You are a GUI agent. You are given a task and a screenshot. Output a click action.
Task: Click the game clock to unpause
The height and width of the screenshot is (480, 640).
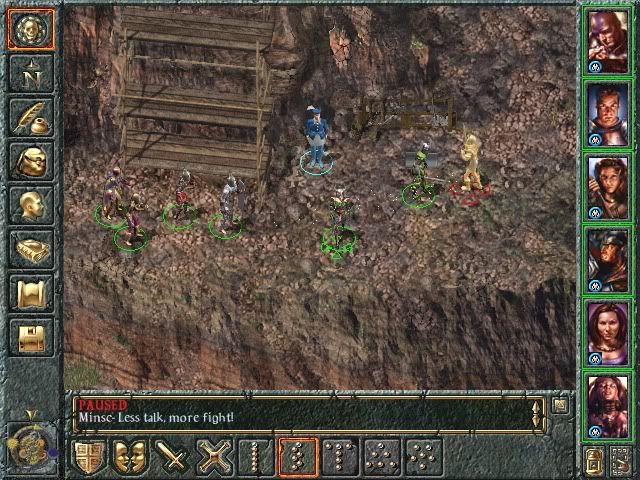(x=28, y=438)
